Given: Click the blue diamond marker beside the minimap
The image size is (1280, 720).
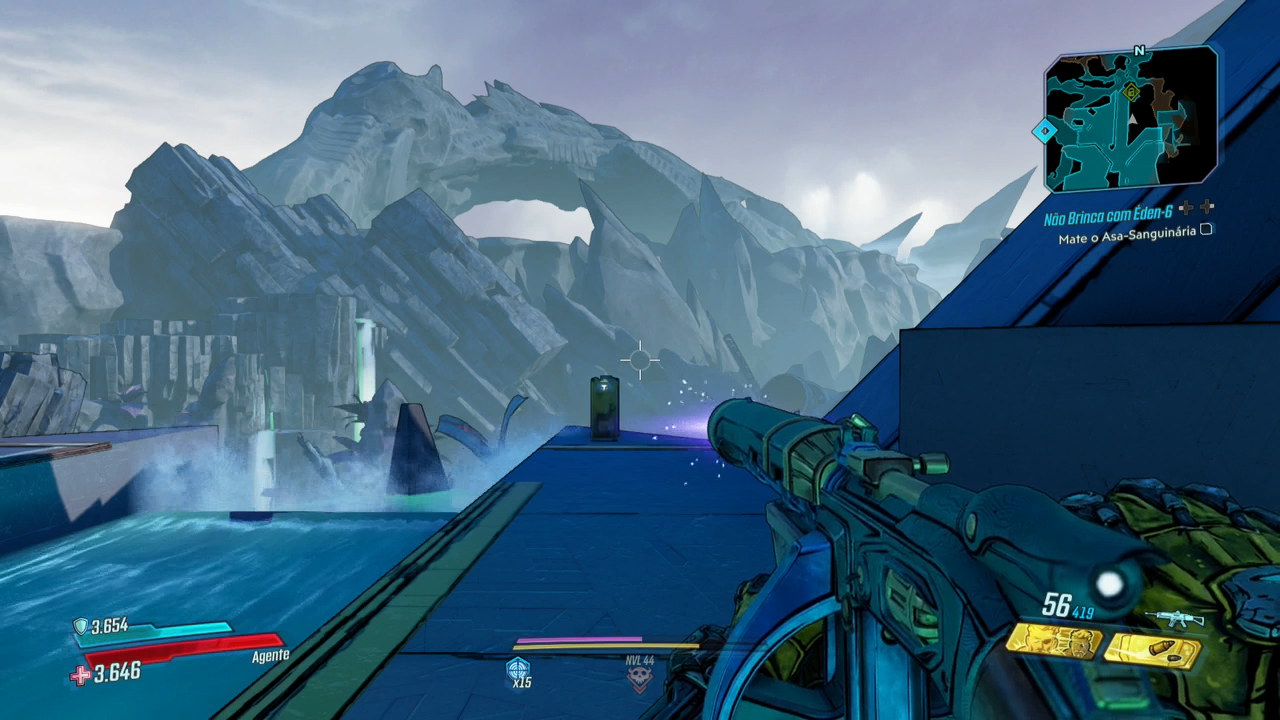Looking at the screenshot, I should point(1044,131).
